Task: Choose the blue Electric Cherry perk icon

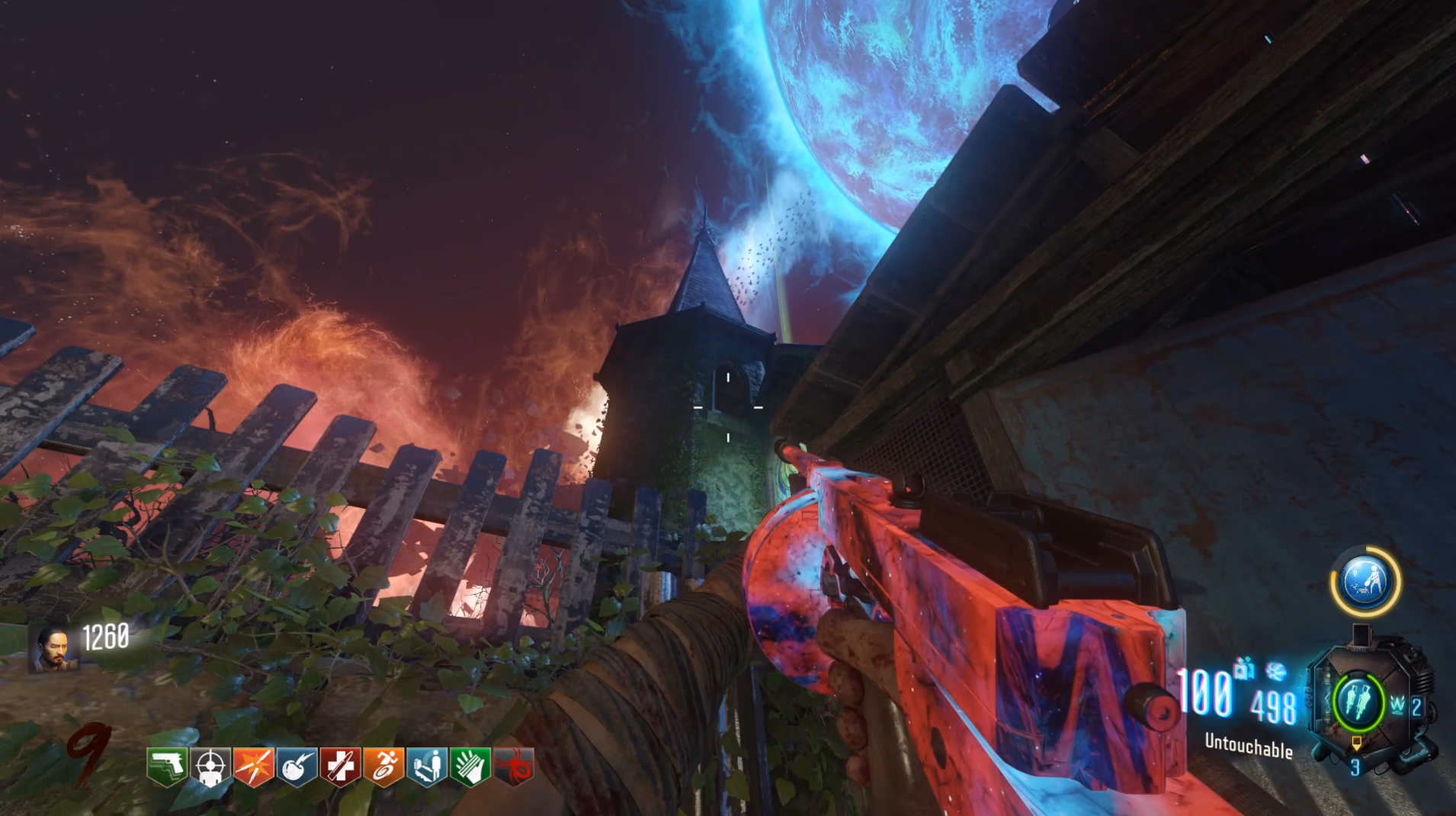Action: (297, 767)
